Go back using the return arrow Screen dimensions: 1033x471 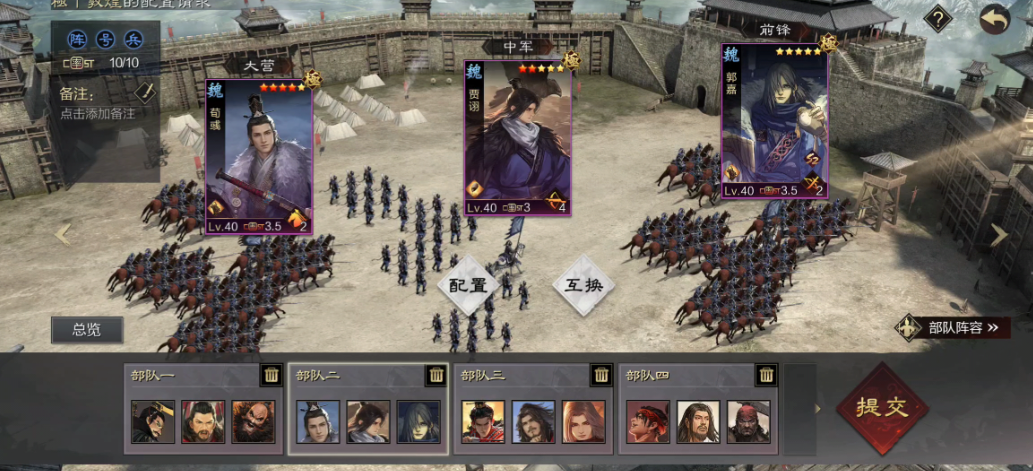[994, 19]
